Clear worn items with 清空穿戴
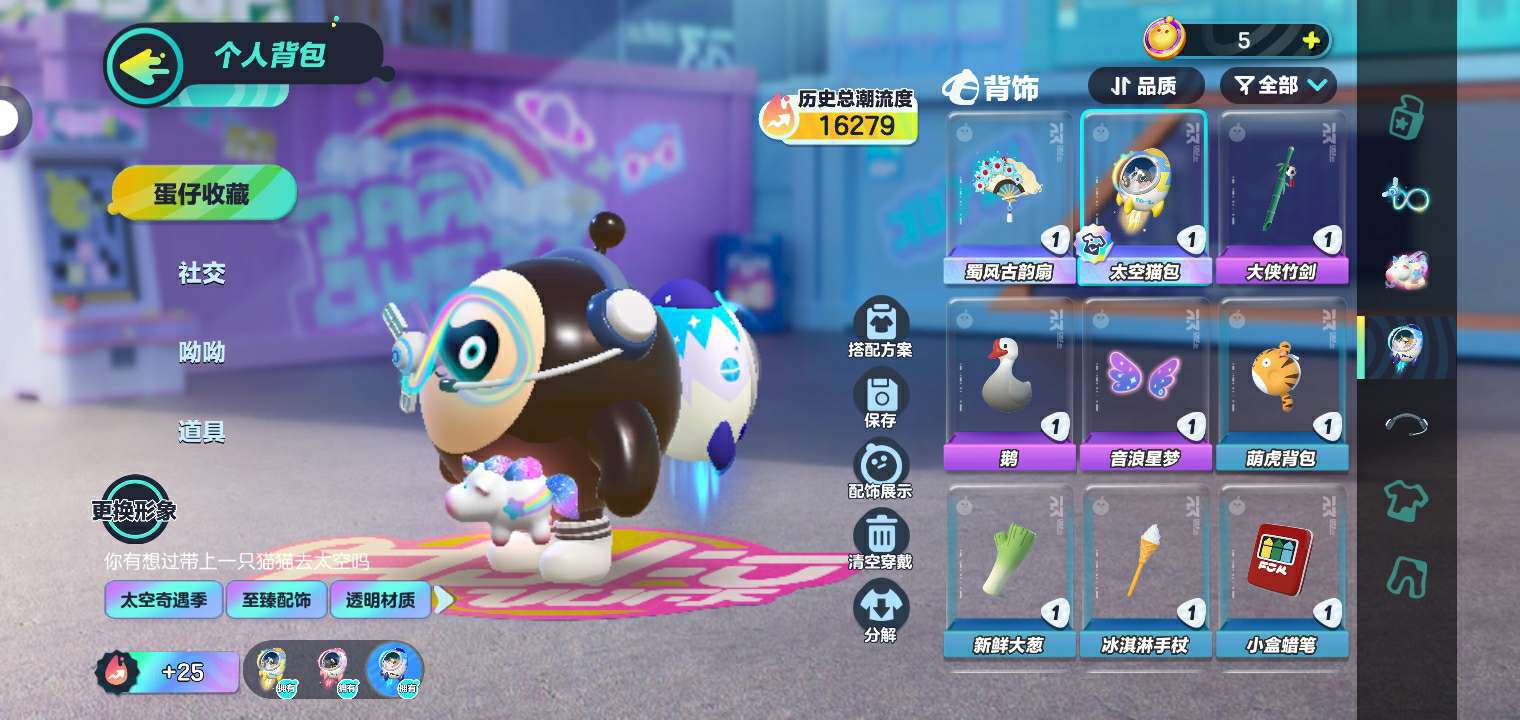The height and width of the screenshot is (720, 1520). click(880, 539)
